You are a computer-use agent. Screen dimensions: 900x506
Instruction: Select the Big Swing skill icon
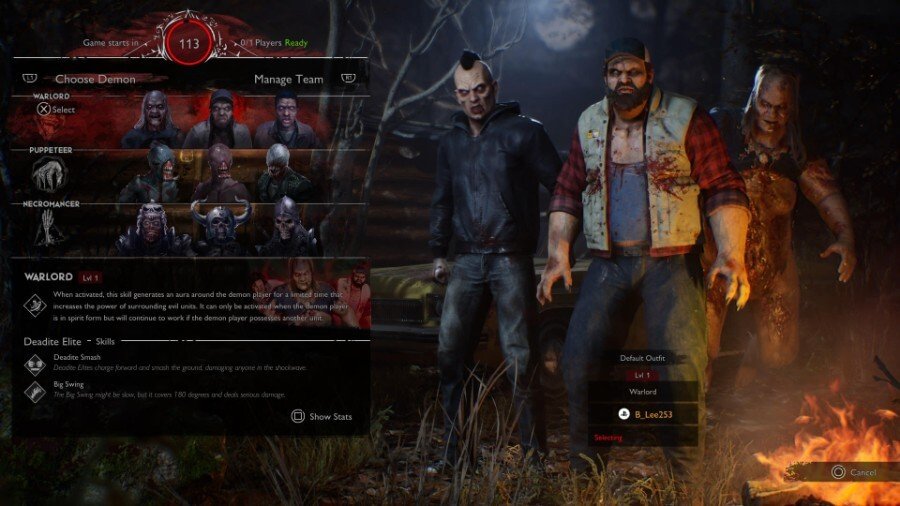point(34,392)
